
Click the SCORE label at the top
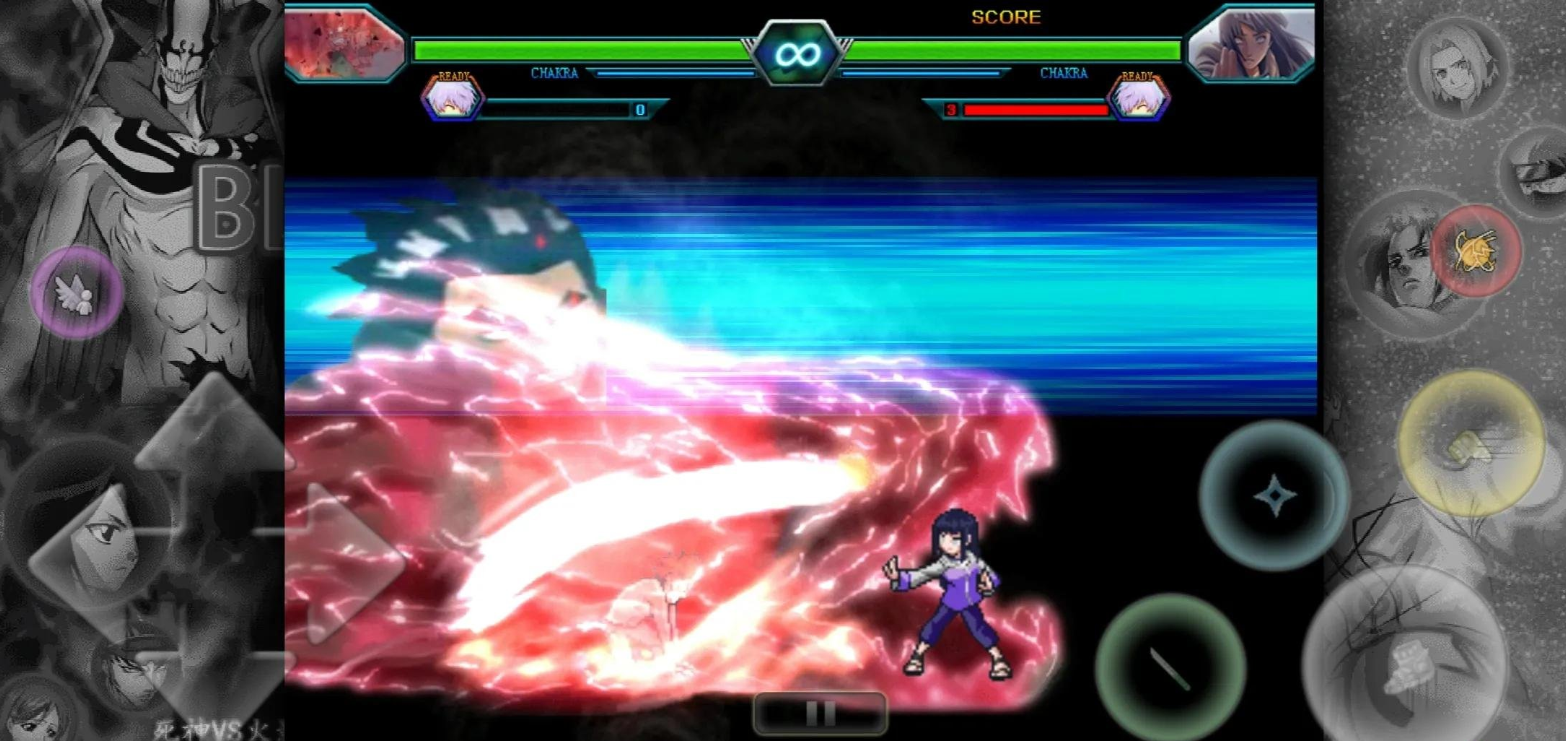coord(1007,17)
